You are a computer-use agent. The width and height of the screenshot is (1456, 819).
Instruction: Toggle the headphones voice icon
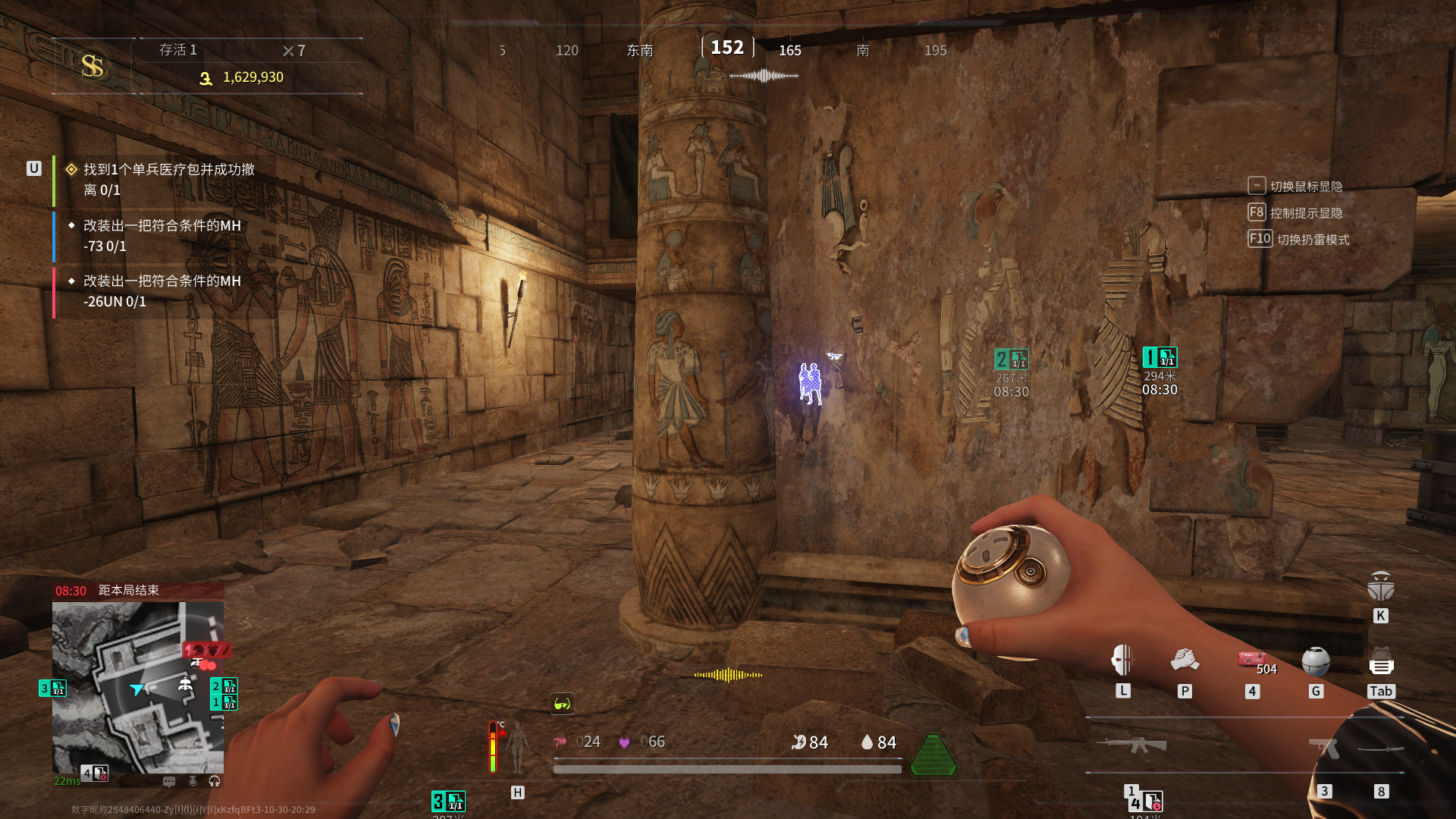pos(215,781)
